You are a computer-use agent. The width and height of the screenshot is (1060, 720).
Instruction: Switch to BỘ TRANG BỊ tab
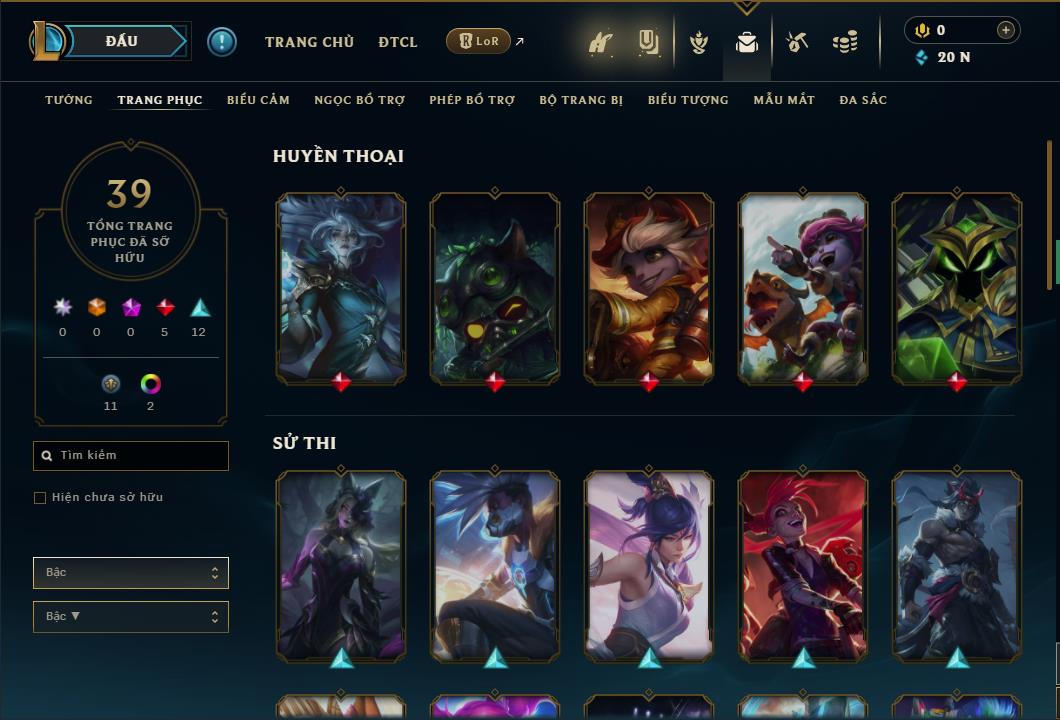(x=581, y=100)
